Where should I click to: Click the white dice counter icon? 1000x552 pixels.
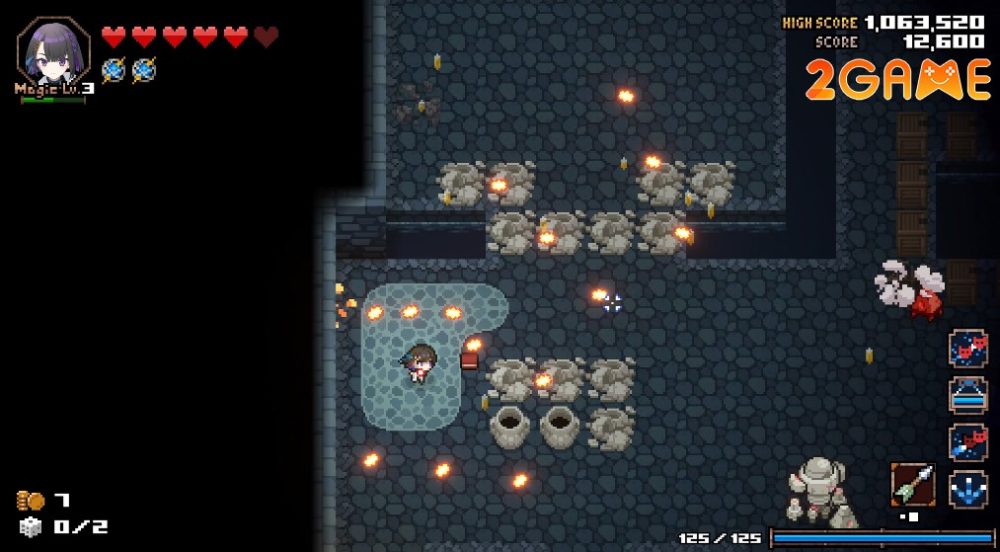pos(31,527)
